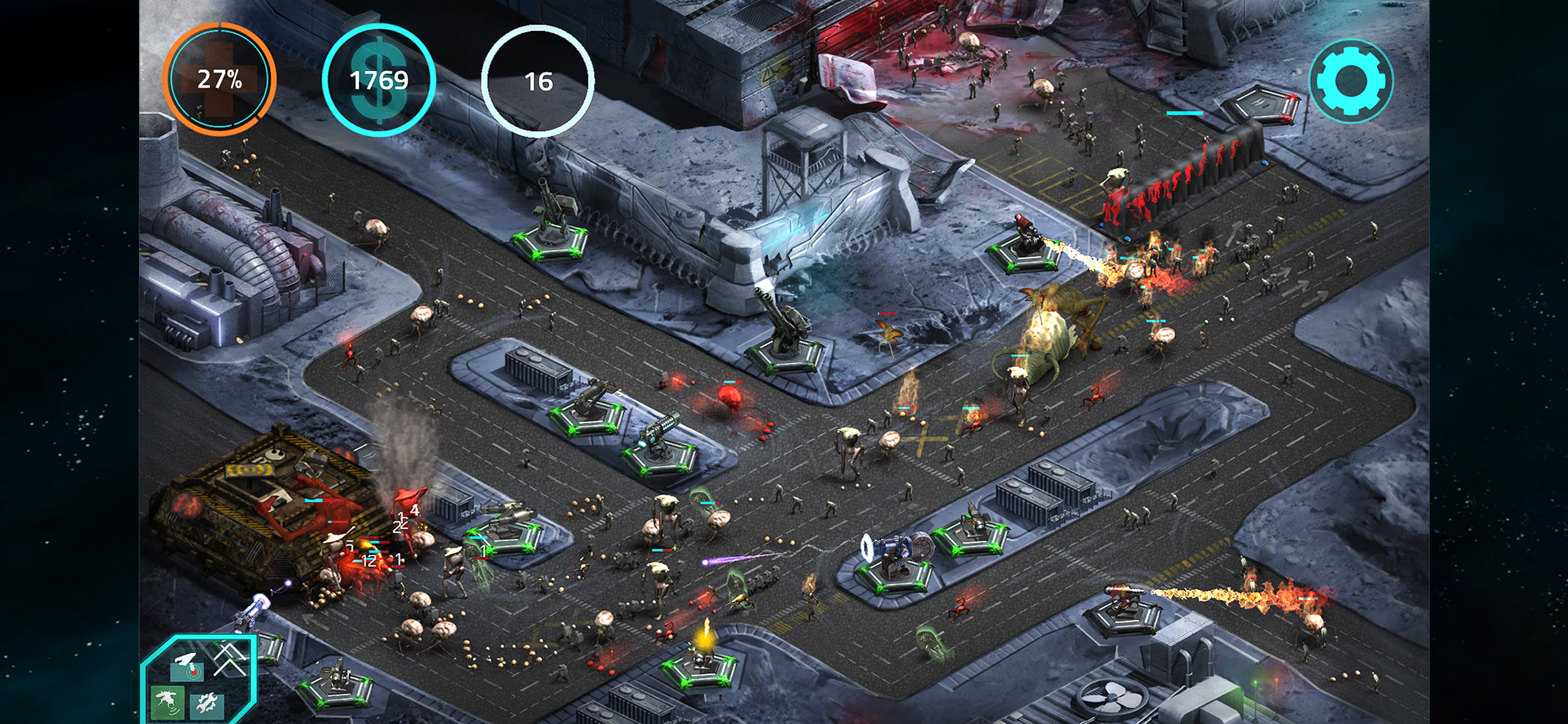The width and height of the screenshot is (1568, 724).
Task: Tap the double chevron expand arrow
Action: (229, 658)
